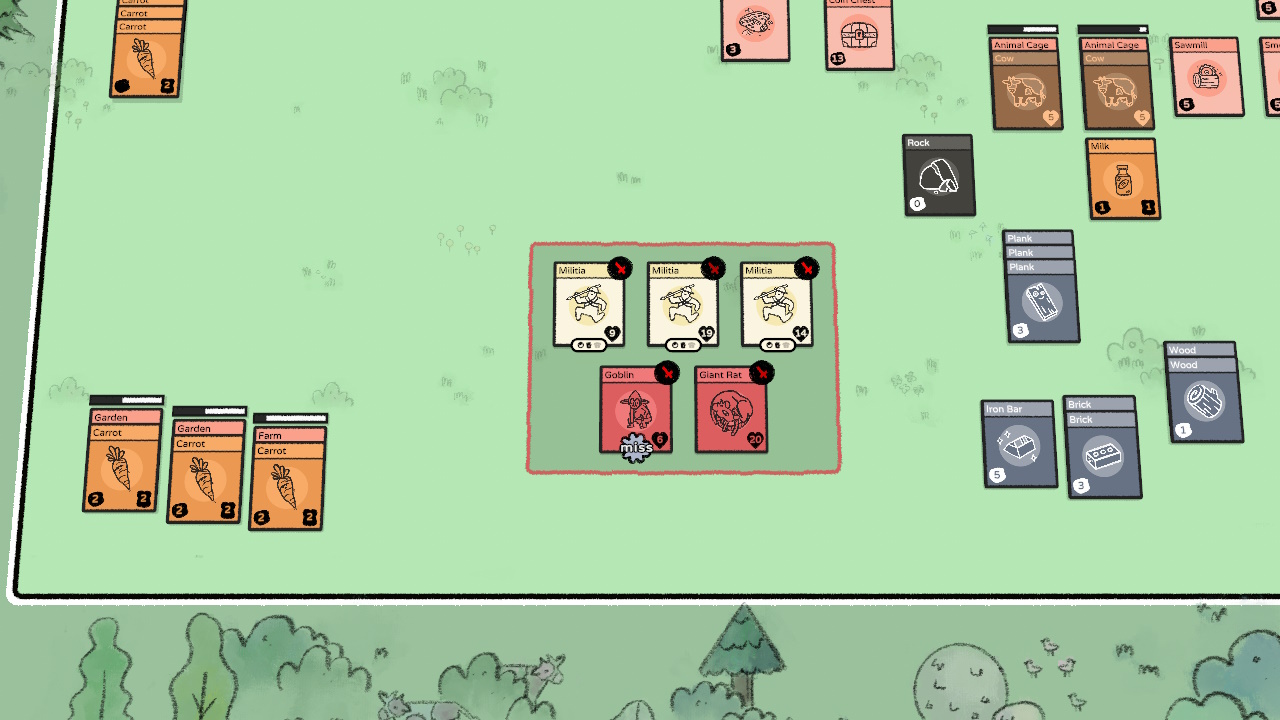Click the red X on the Militia with 14 health
The image size is (1280, 720).
(805, 268)
